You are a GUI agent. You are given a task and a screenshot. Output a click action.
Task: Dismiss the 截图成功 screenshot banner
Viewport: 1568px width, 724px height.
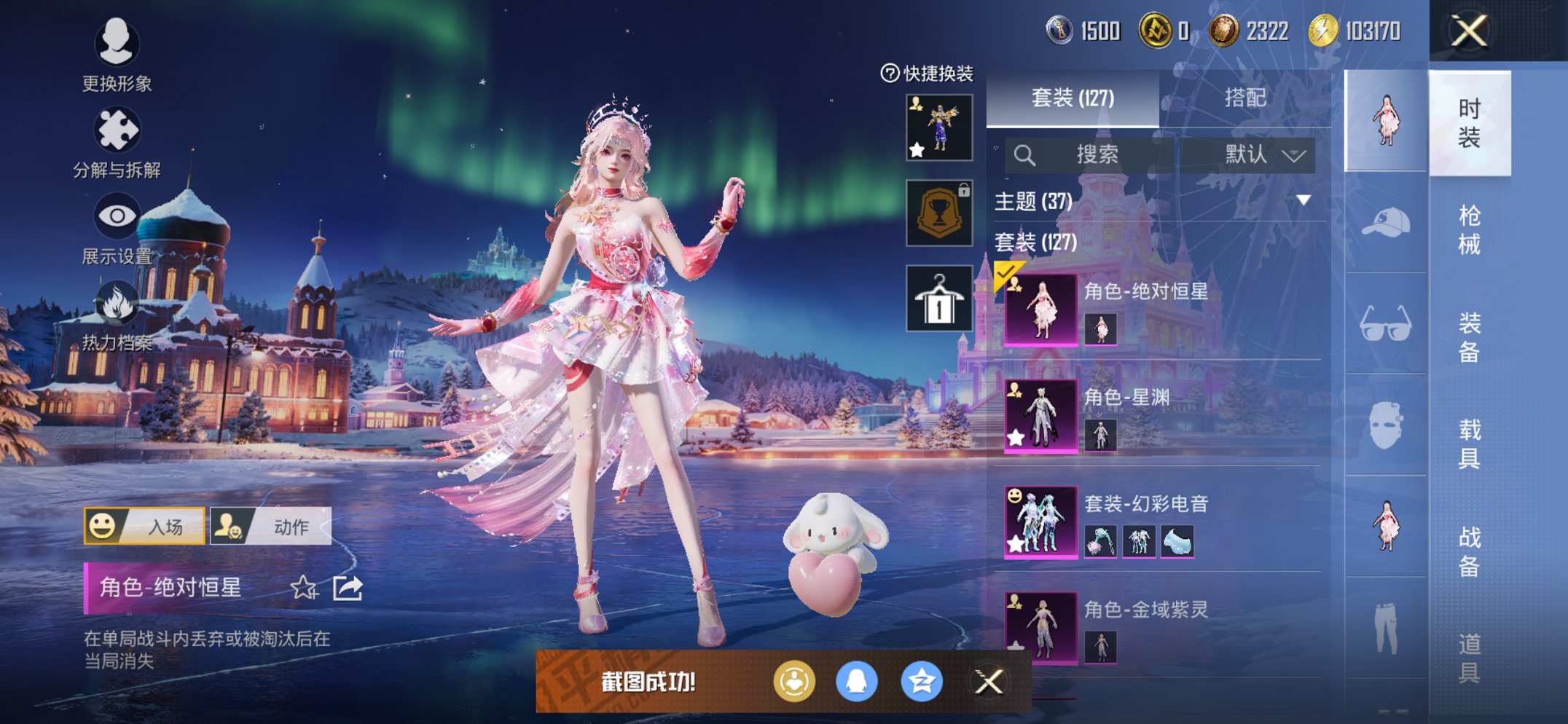point(989,682)
